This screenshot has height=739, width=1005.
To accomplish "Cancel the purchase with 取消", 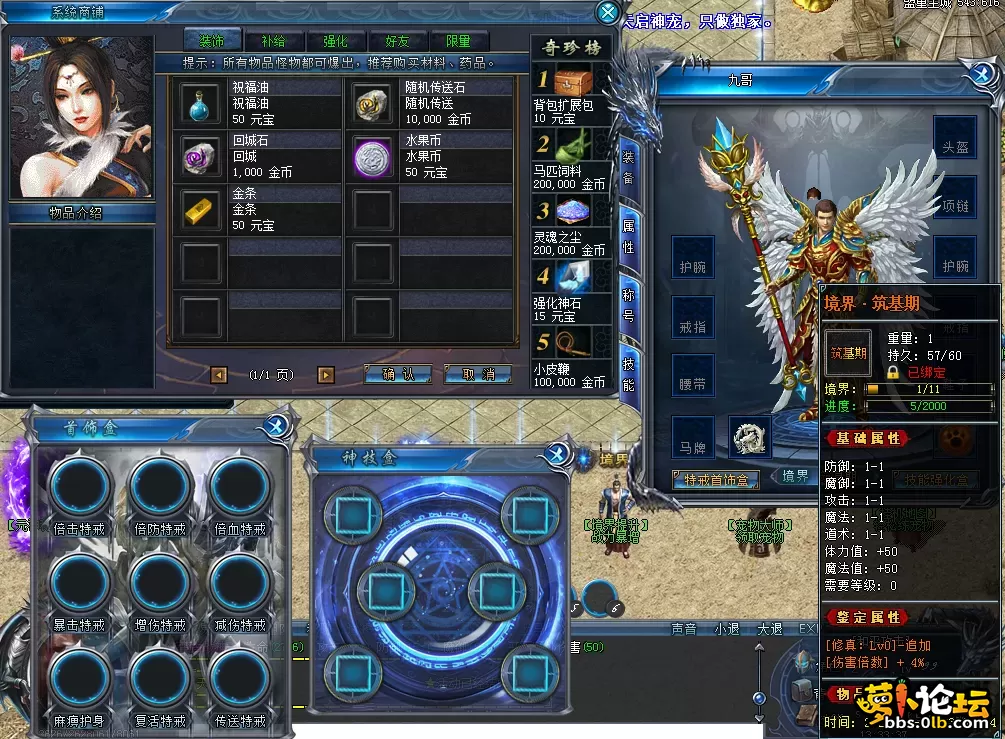I will tap(478, 374).
